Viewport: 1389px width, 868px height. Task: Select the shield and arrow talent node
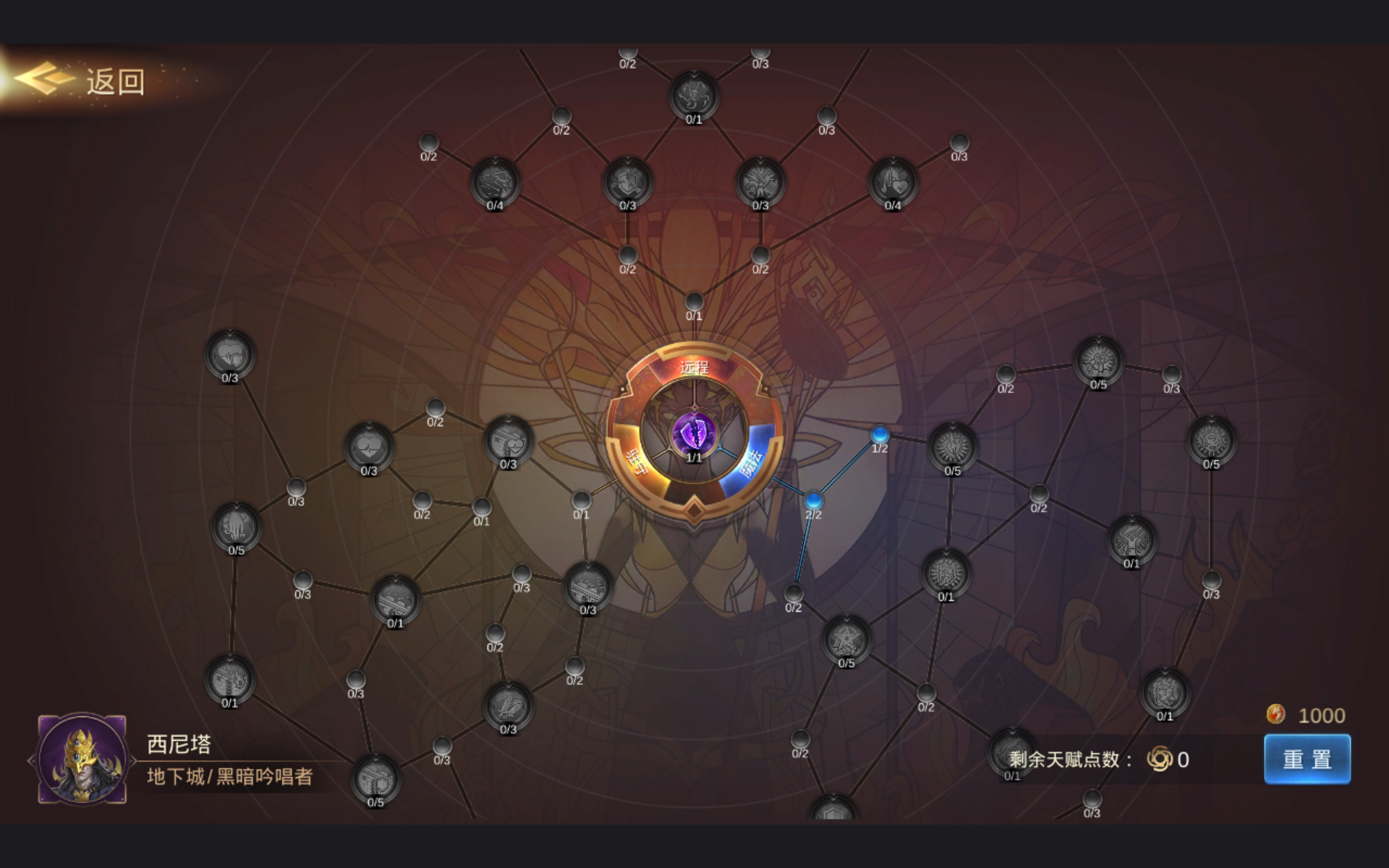point(627,182)
